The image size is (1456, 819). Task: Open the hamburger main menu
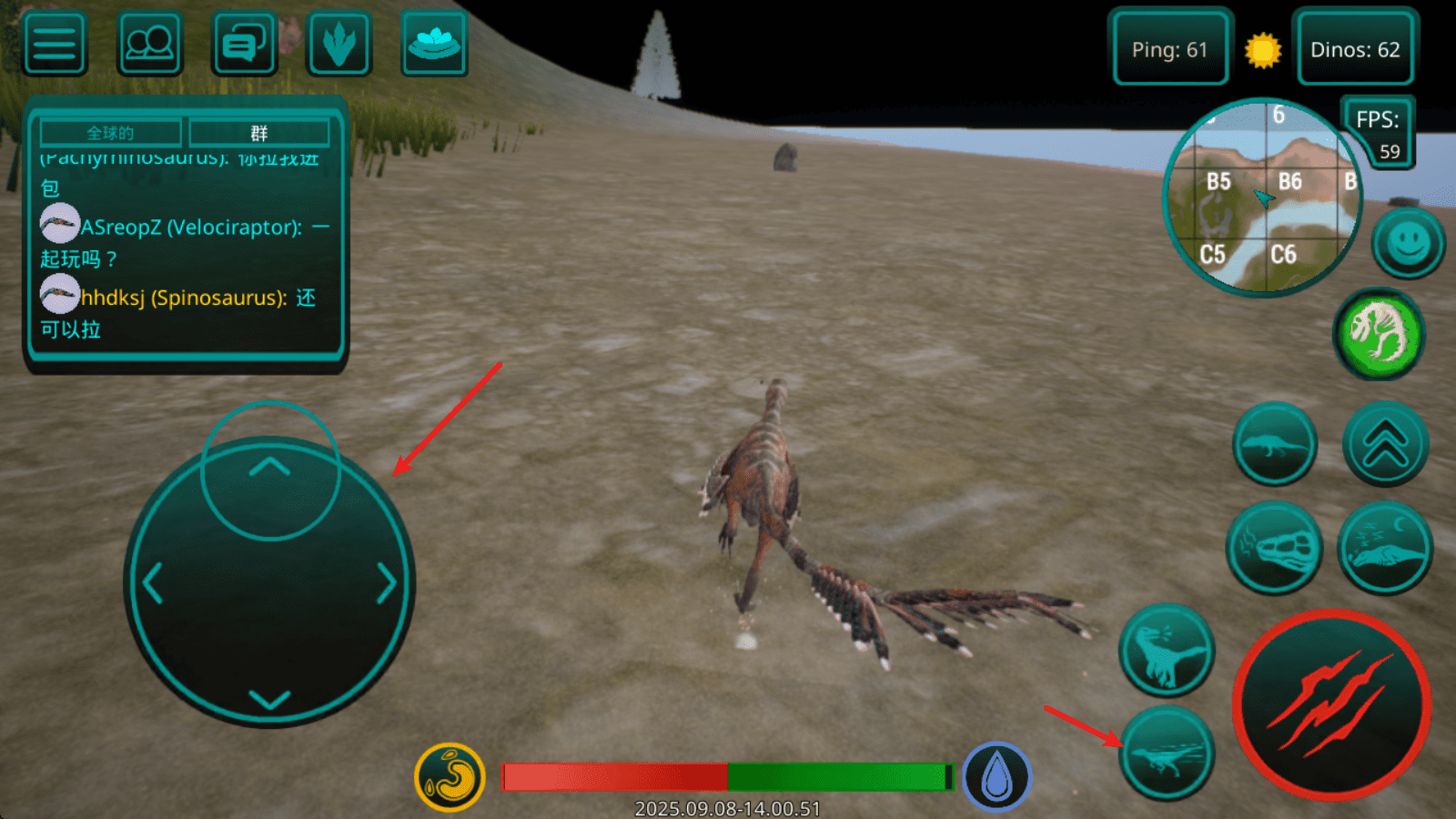click(55, 44)
